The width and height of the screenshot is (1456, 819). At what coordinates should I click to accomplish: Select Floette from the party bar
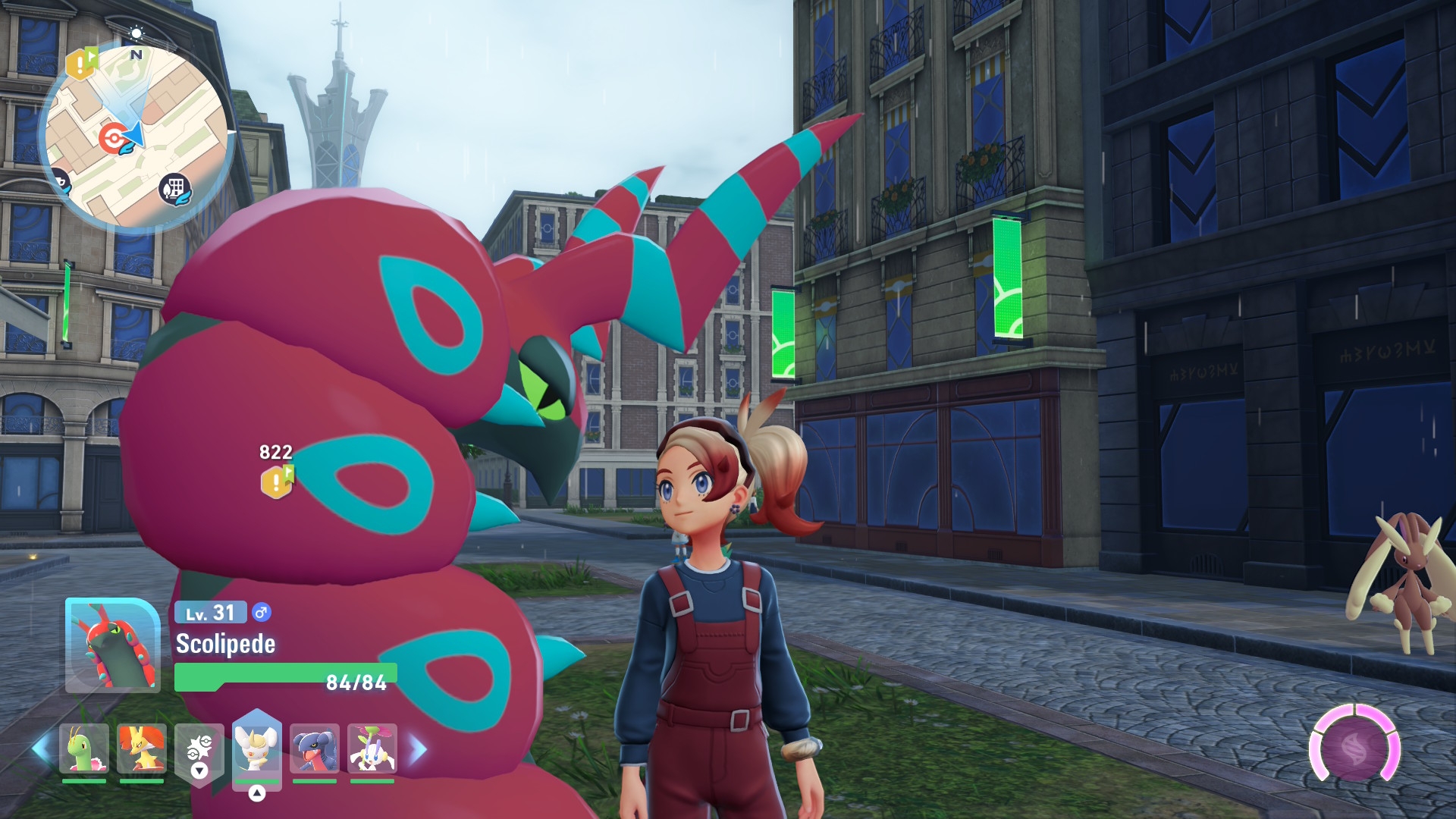[x=372, y=749]
